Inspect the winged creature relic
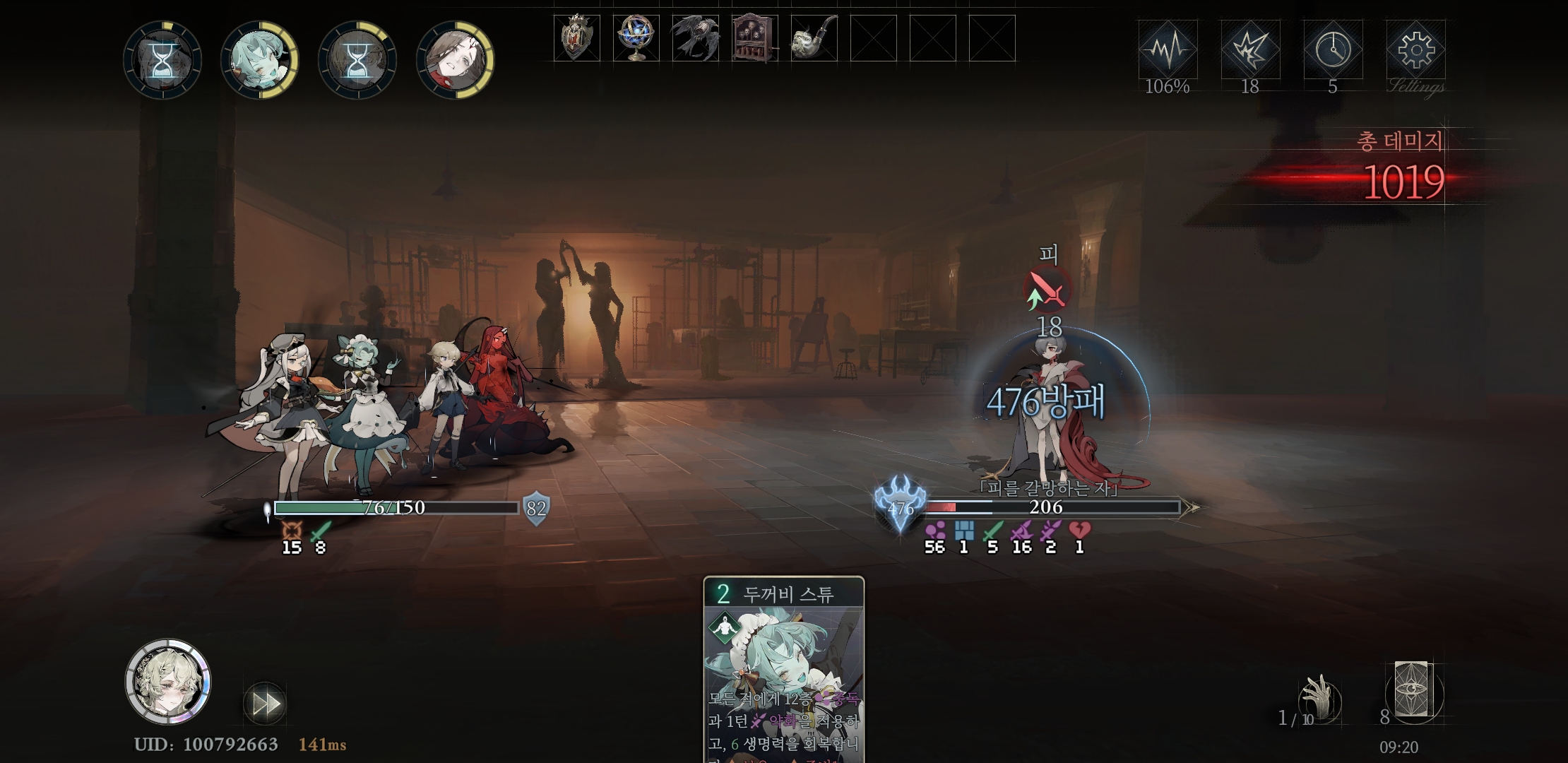The width and height of the screenshot is (1568, 763). point(695,38)
